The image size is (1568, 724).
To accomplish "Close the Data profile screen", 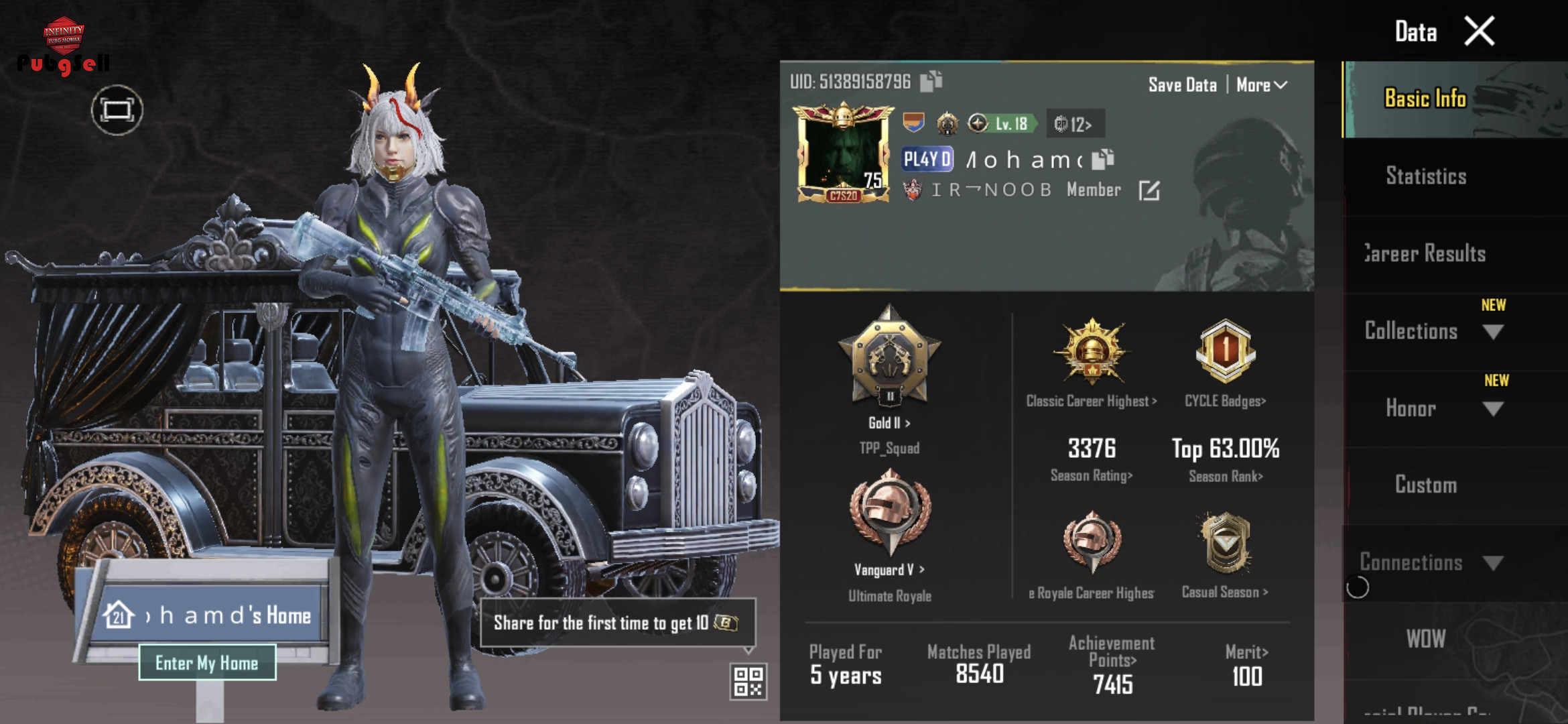I will (1479, 32).
